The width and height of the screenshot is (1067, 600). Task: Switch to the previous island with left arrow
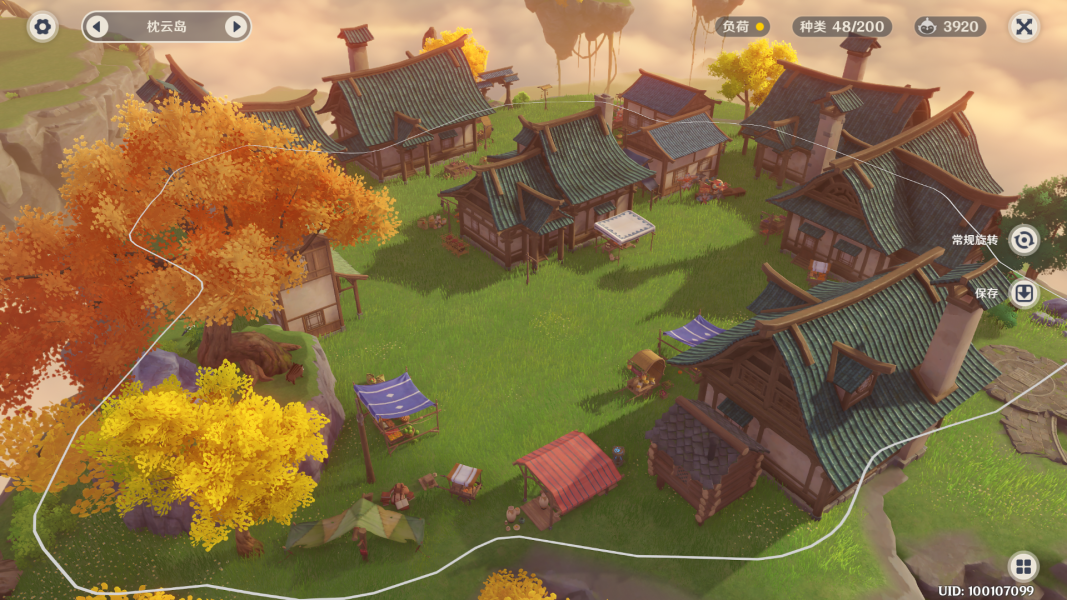(x=97, y=27)
